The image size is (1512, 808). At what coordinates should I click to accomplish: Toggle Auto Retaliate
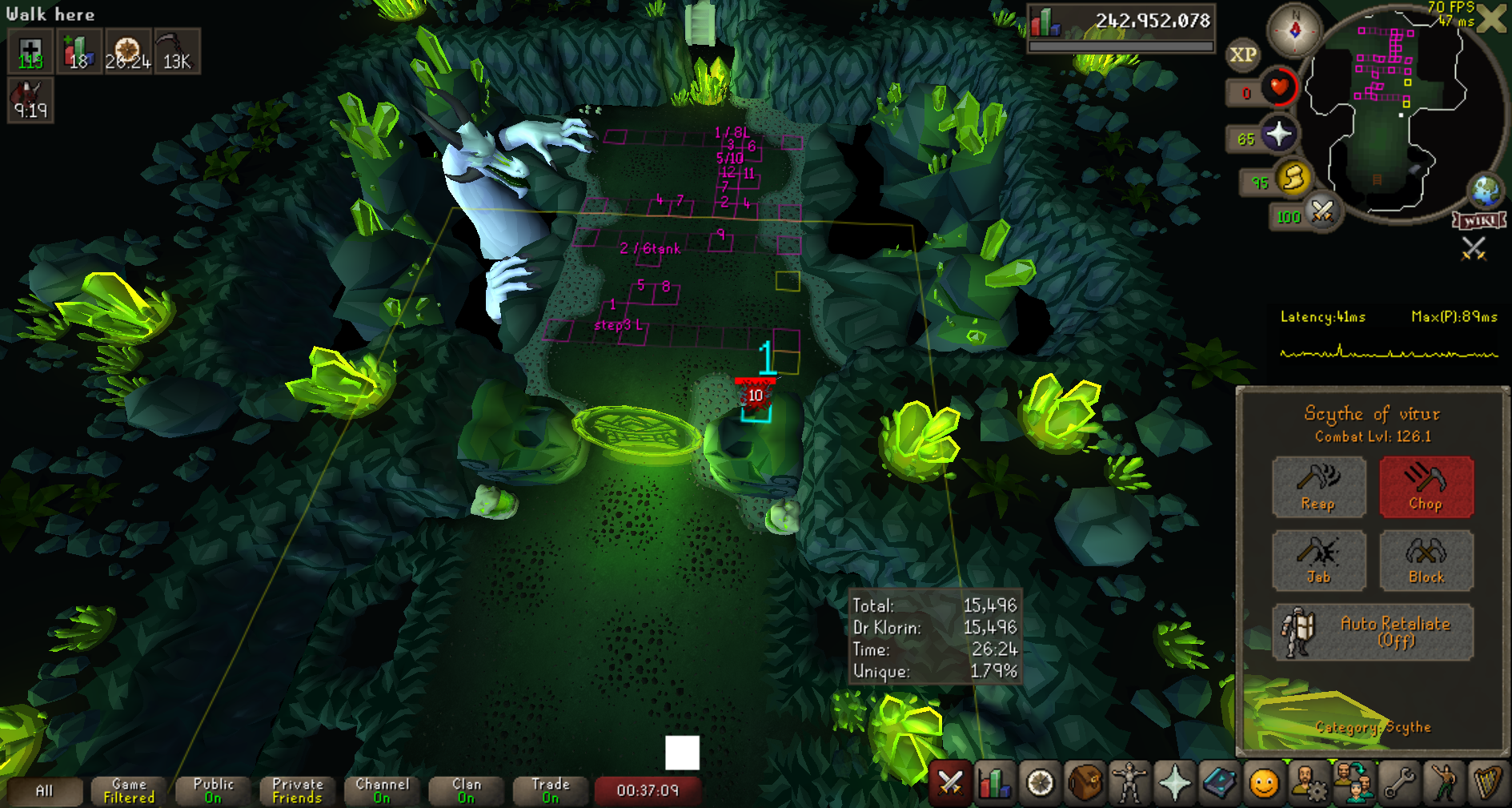click(1372, 632)
